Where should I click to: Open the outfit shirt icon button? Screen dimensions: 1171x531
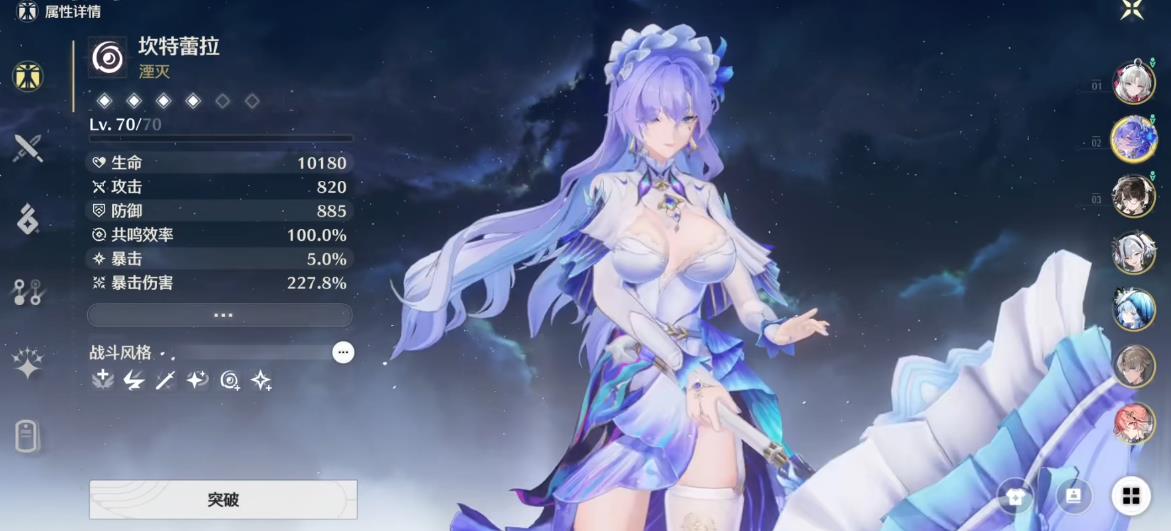tap(1015, 496)
